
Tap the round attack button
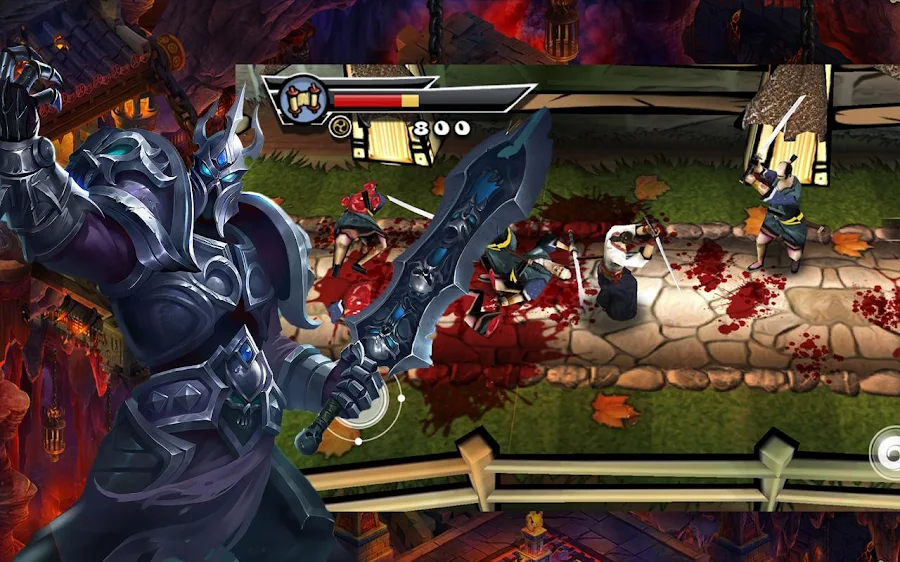888,454
